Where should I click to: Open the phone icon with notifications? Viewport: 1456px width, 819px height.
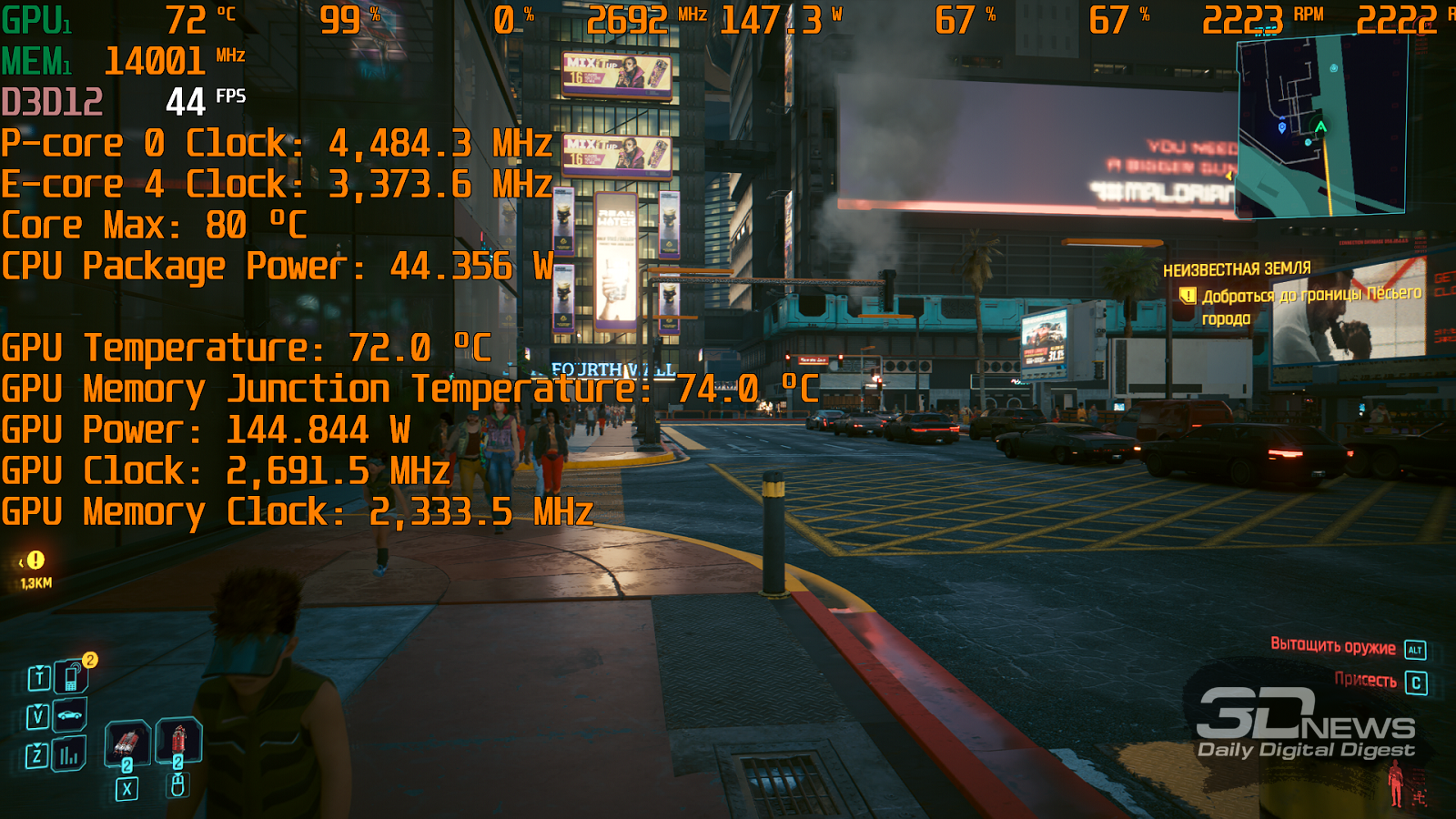[72, 677]
